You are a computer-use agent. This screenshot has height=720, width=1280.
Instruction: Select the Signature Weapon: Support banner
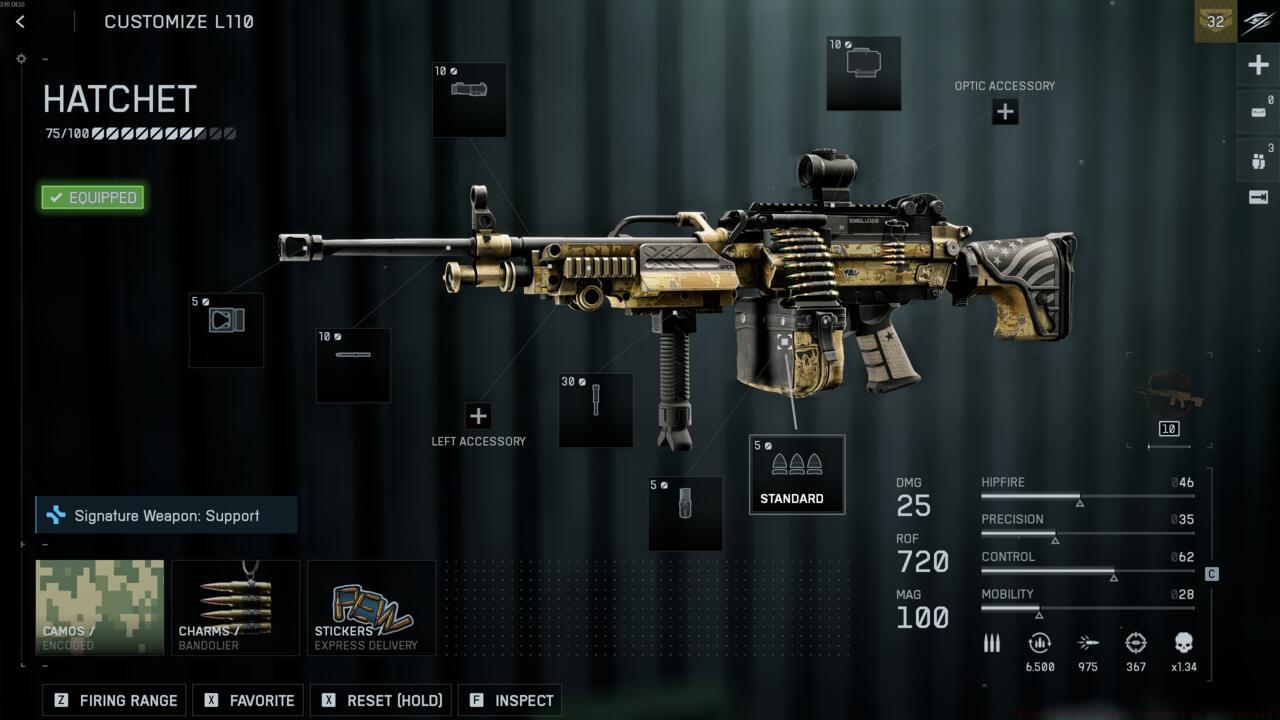pyautogui.click(x=166, y=515)
